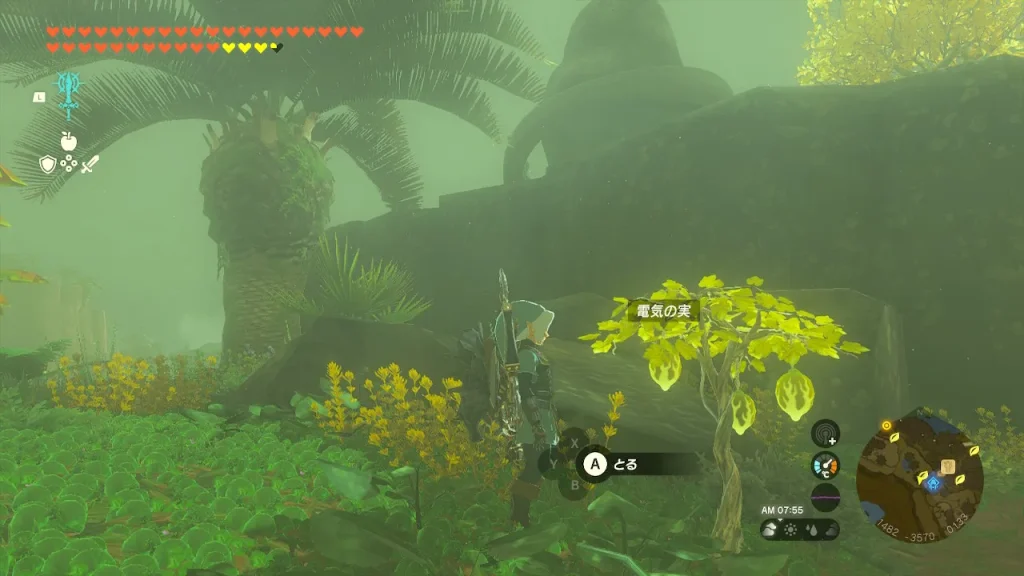This screenshot has height=576, width=1024.
Task: Select the glowing yellow objective ring marker
Action: [886, 426]
